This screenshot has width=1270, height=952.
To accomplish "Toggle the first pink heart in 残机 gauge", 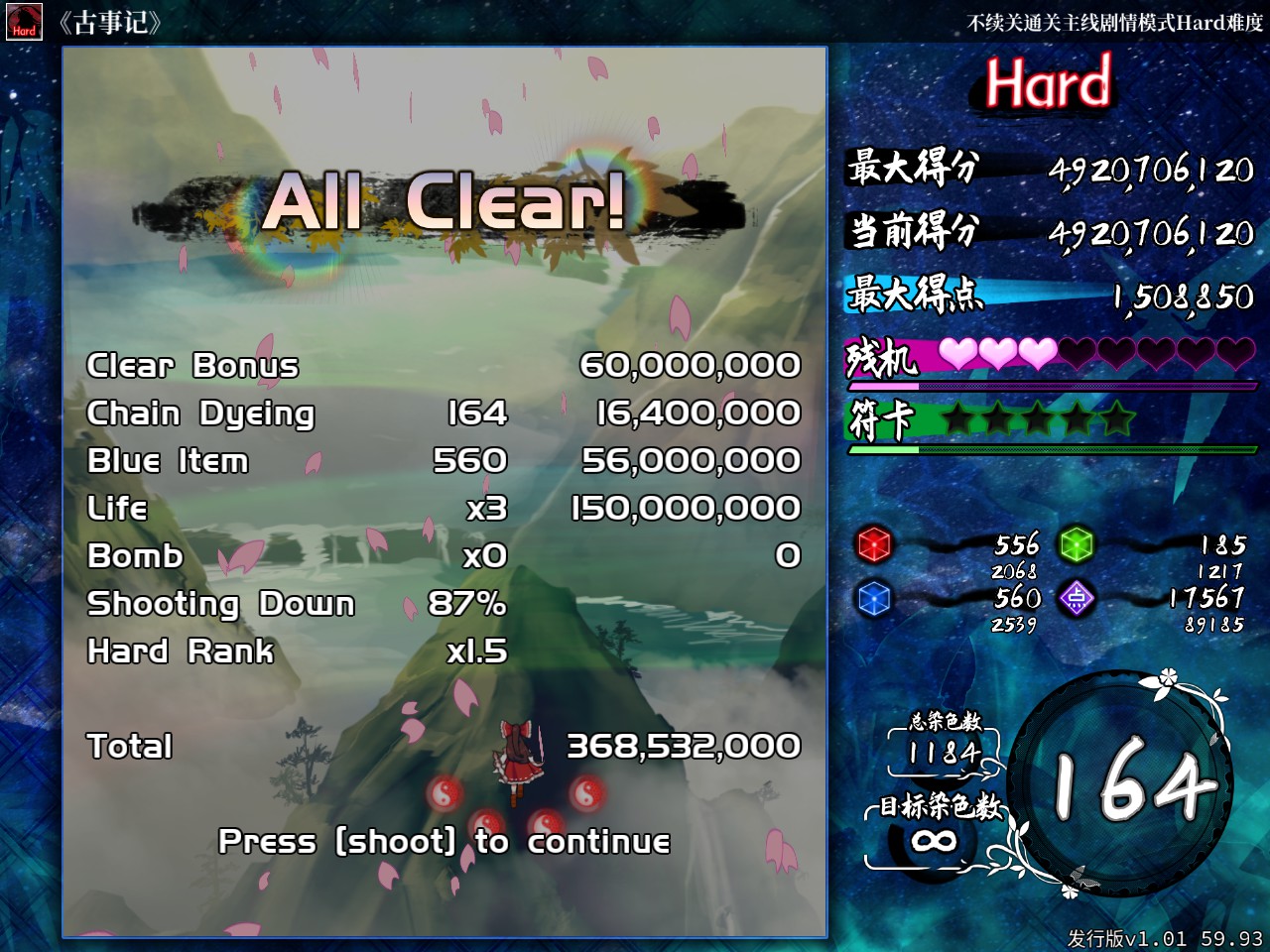I will (x=959, y=352).
